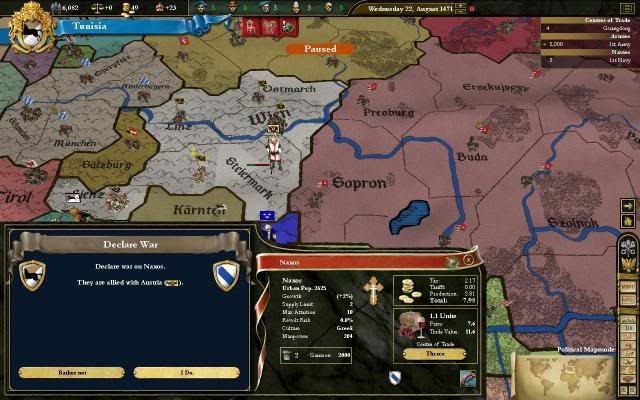Screen dimensions: 640x400
Task: Select the Austria flag icon in the dialog
Action: 171,283
